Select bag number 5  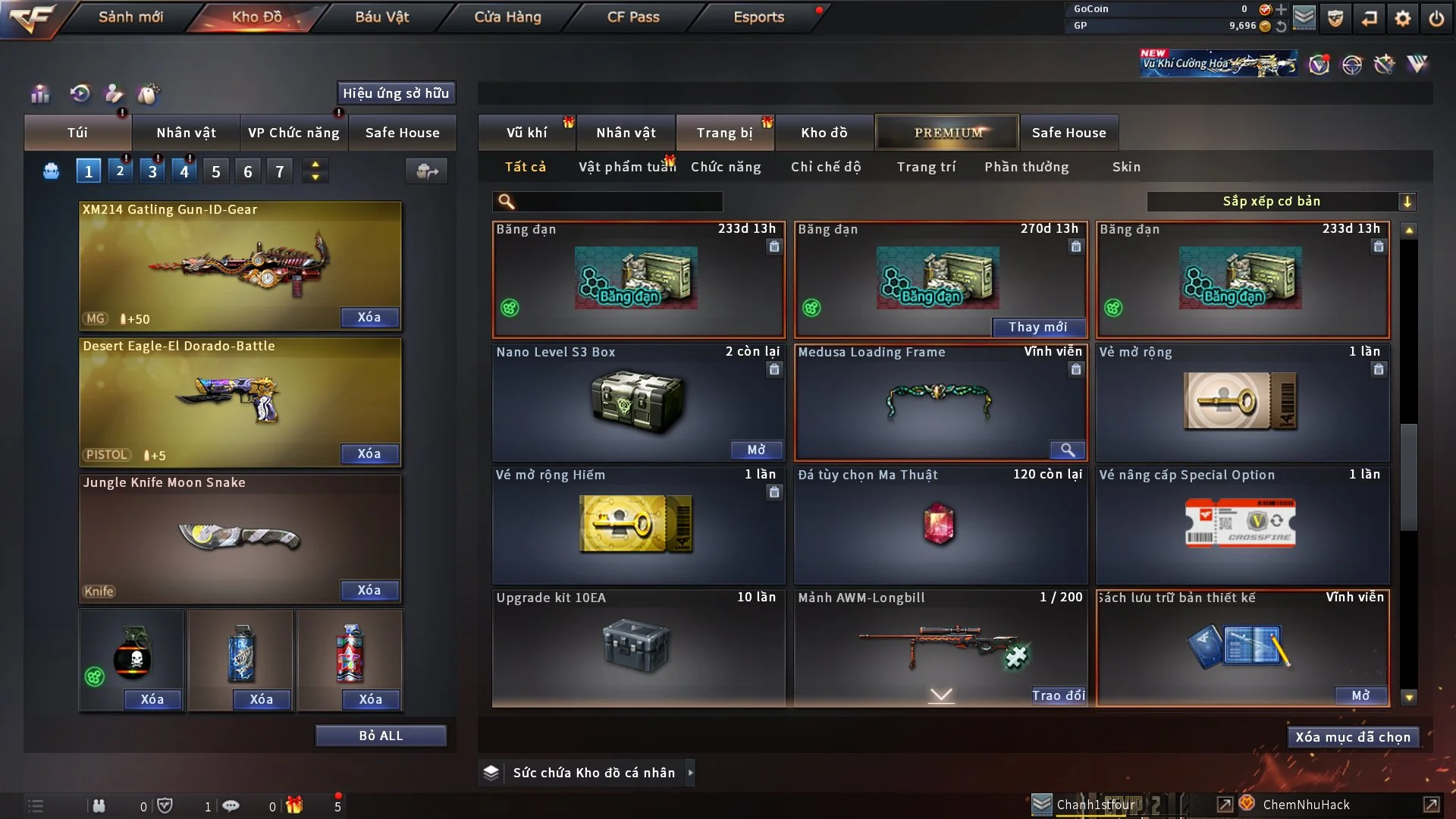(216, 171)
